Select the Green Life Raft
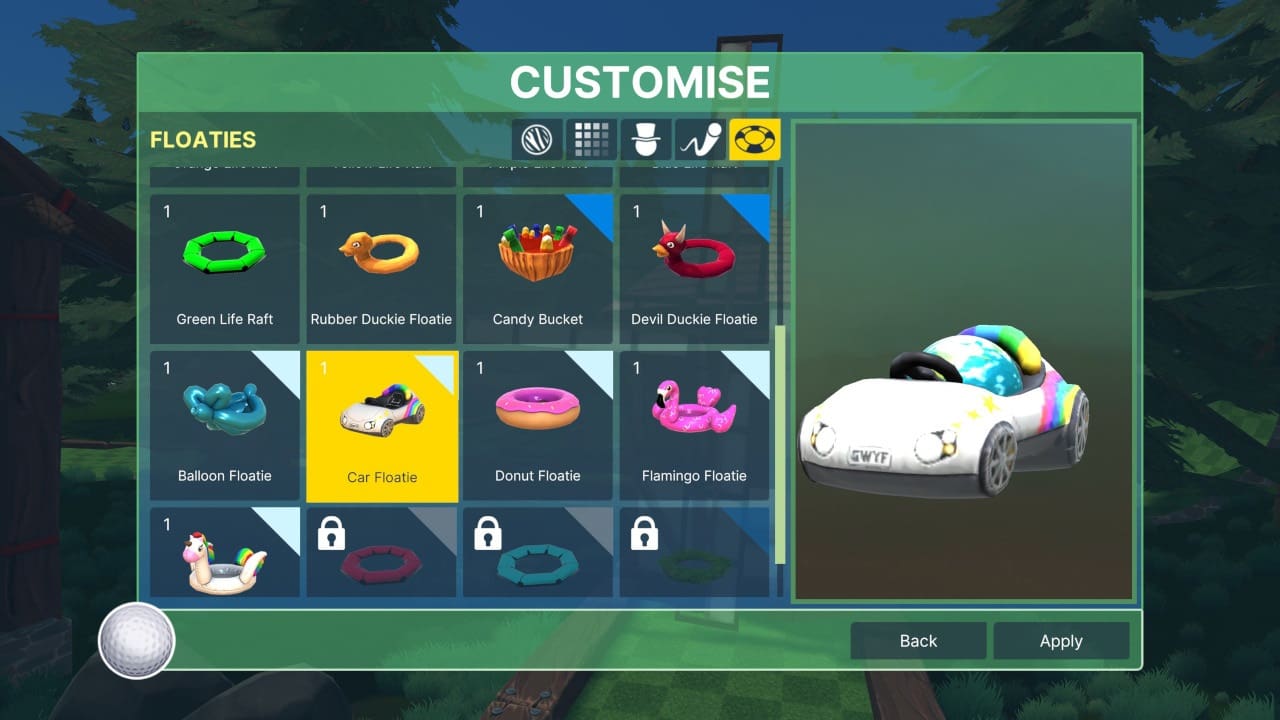 pyautogui.click(x=224, y=260)
